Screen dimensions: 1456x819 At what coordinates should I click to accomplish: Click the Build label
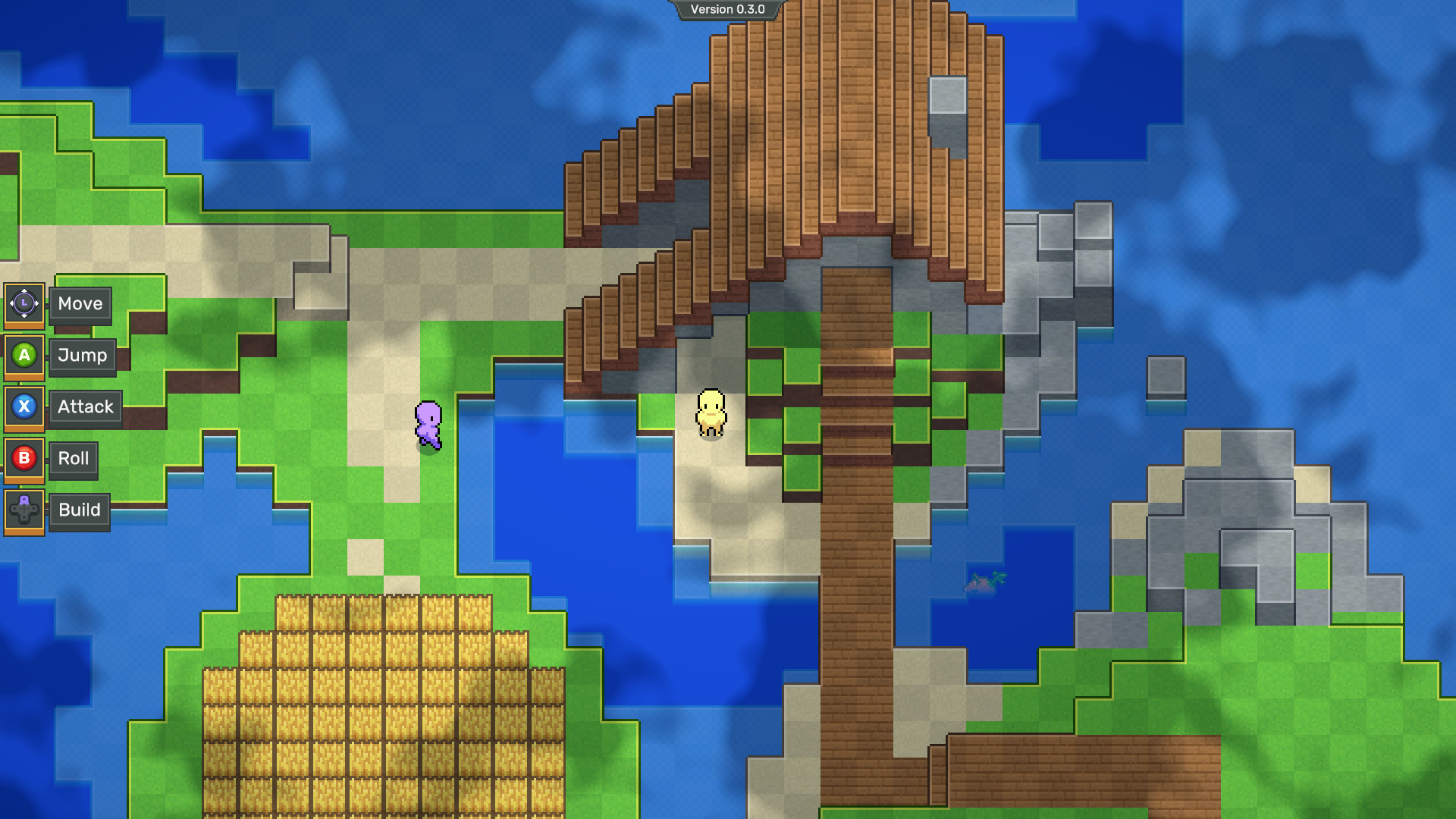point(80,510)
